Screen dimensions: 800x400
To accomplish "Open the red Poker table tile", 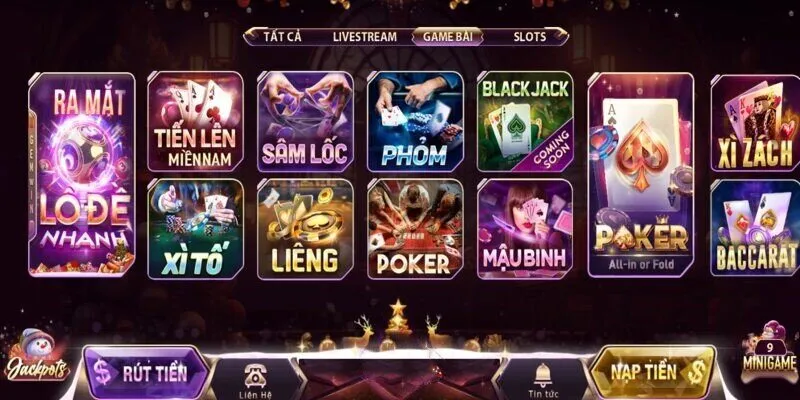I will [415, 228].
